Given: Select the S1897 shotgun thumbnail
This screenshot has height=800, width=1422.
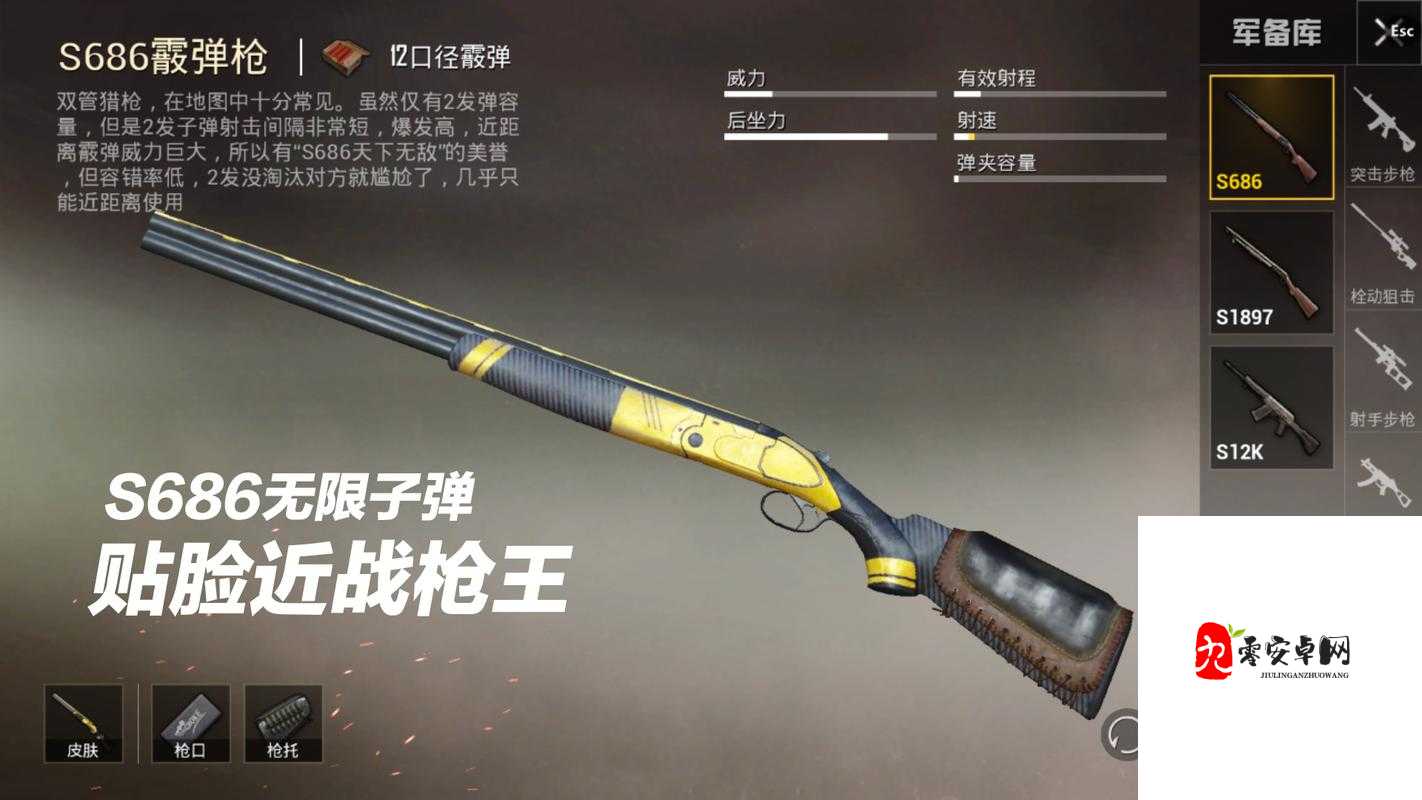Looking at the screenshot, I should pos(1271,270).
